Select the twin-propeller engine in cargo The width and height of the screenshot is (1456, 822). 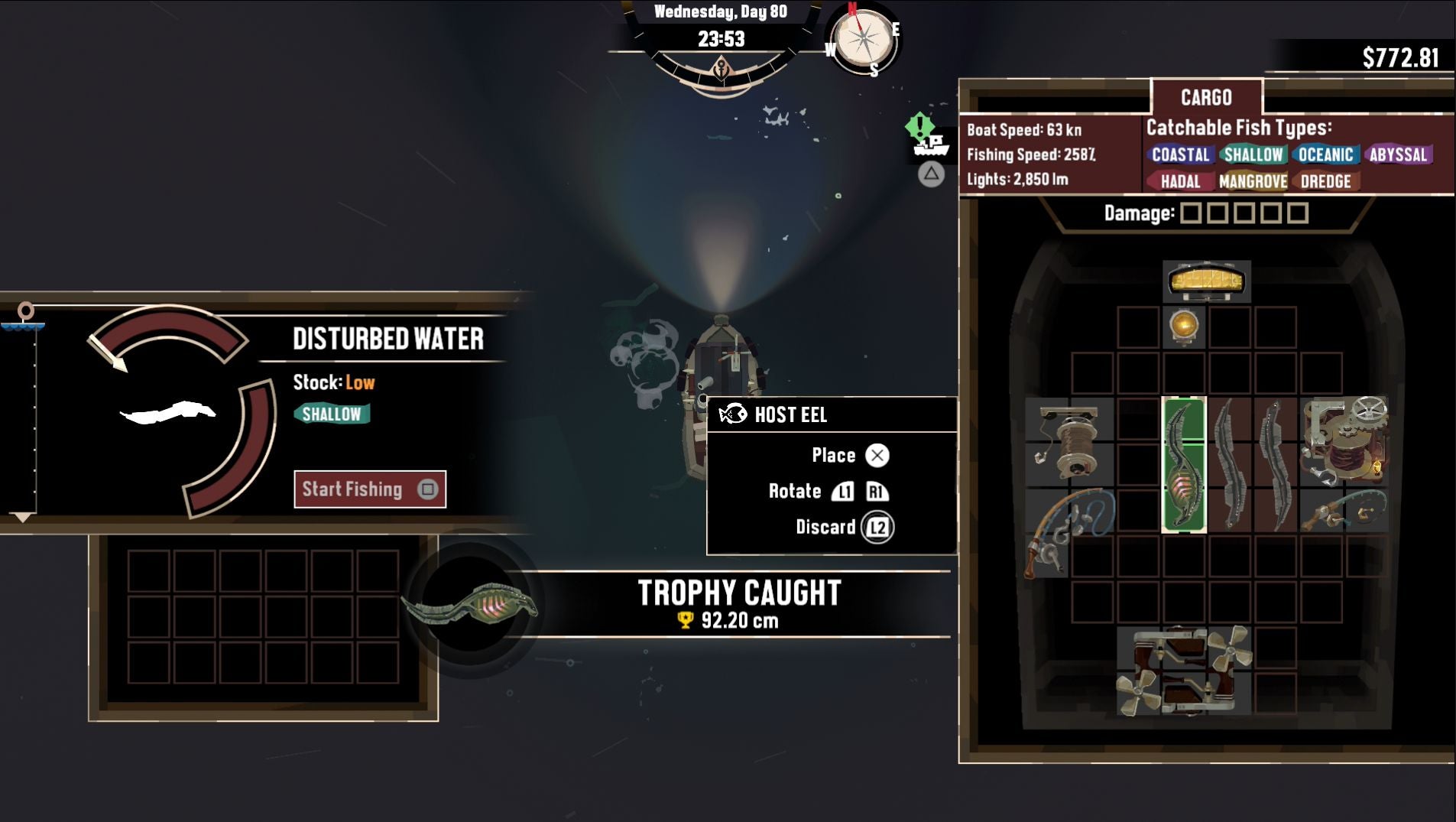pyautogui.click(x=1183, y=671)
